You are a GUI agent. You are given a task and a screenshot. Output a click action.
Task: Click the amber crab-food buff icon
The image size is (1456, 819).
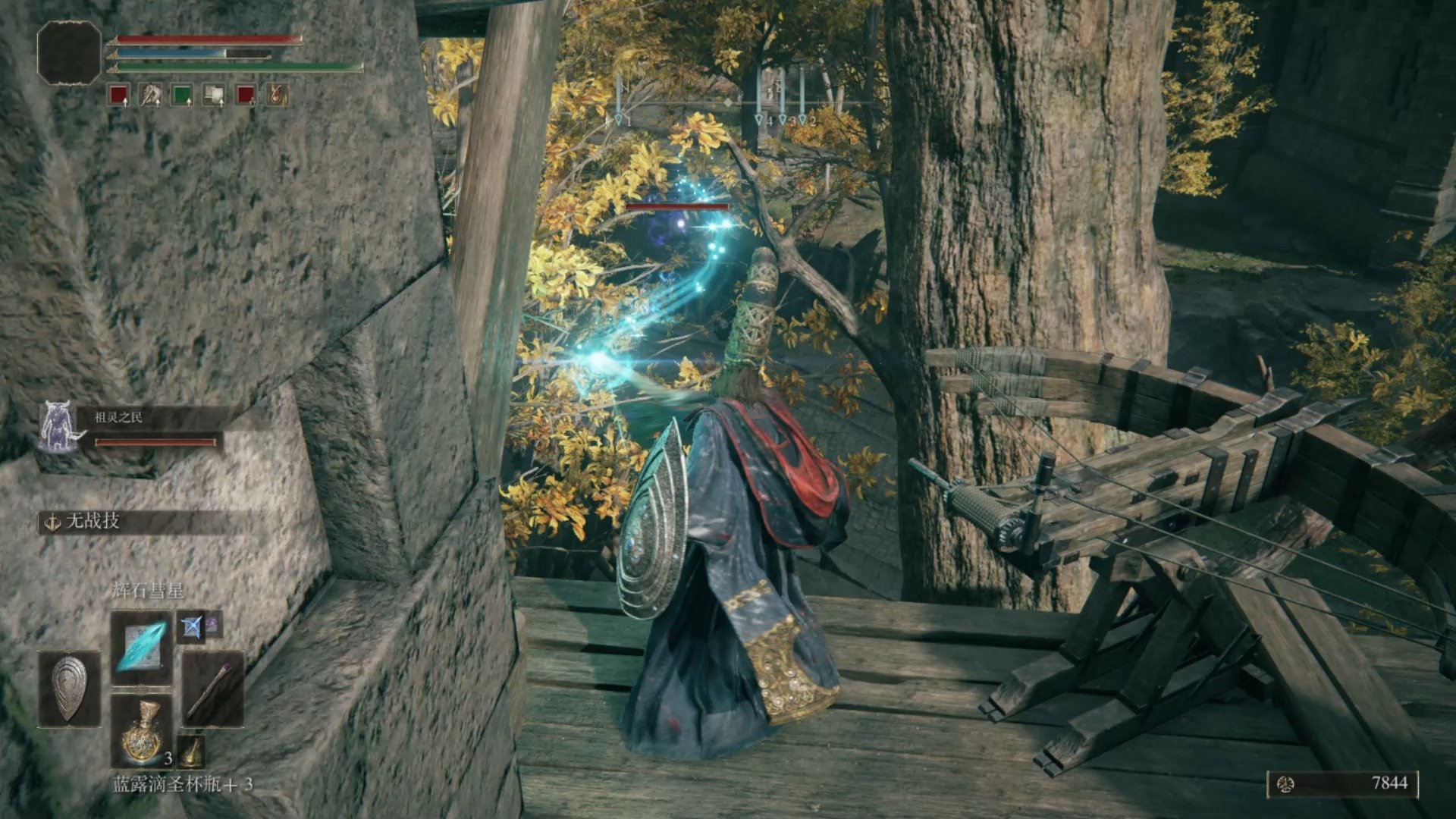tap(277, 96)
